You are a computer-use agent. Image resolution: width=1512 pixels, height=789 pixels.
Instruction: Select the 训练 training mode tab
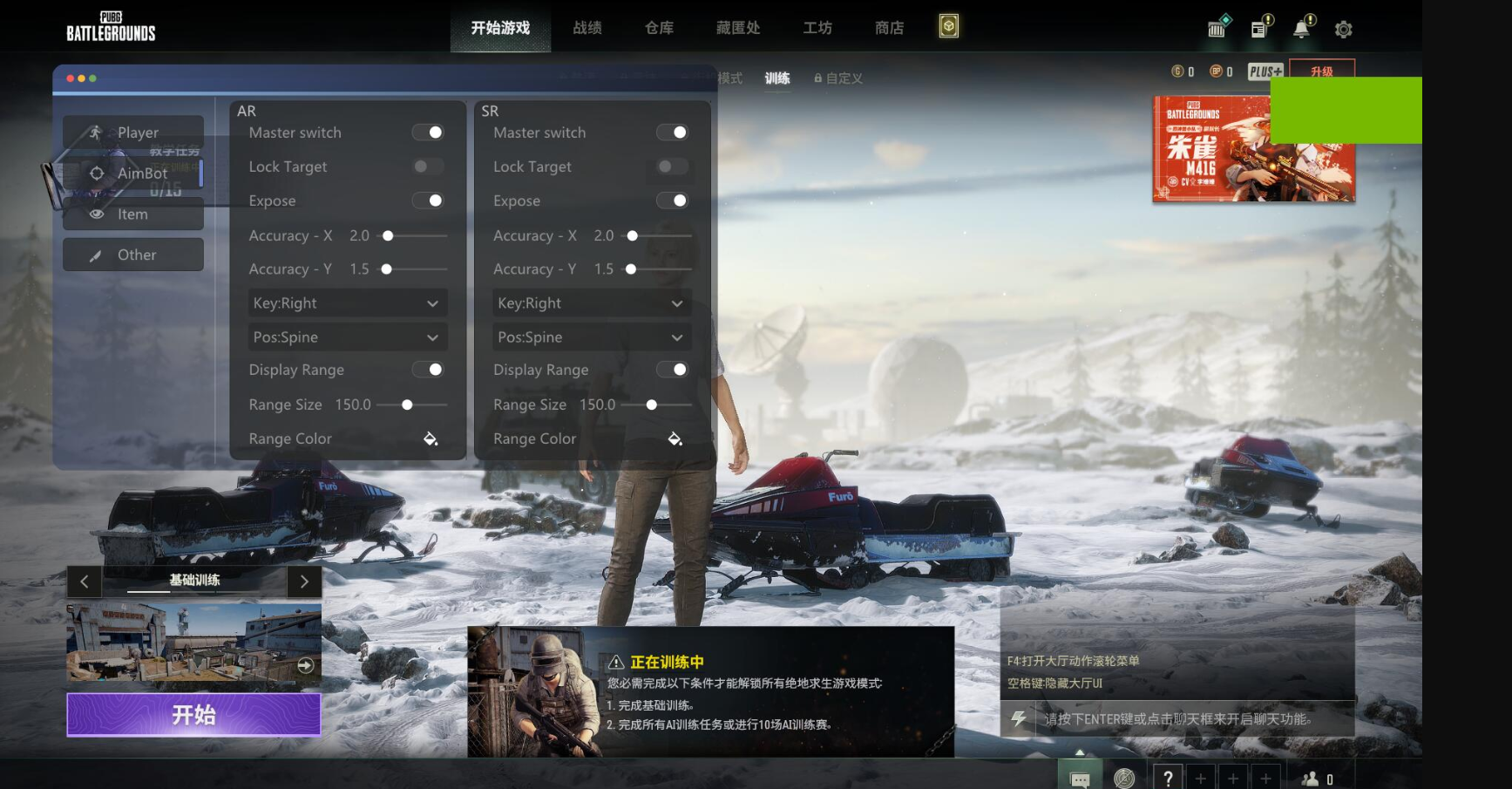[777, 78]
